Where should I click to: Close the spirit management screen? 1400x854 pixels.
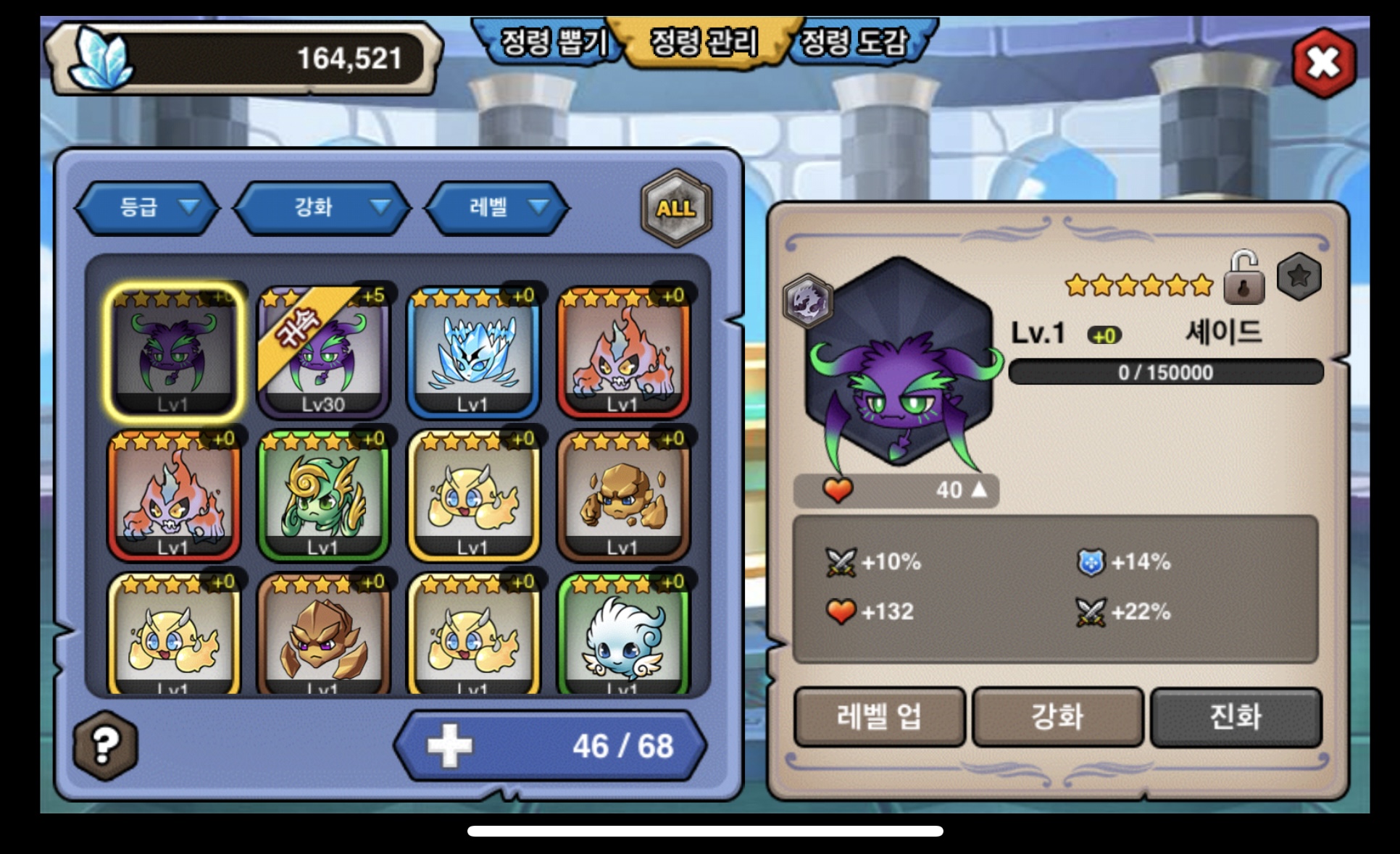point(1323,63)
